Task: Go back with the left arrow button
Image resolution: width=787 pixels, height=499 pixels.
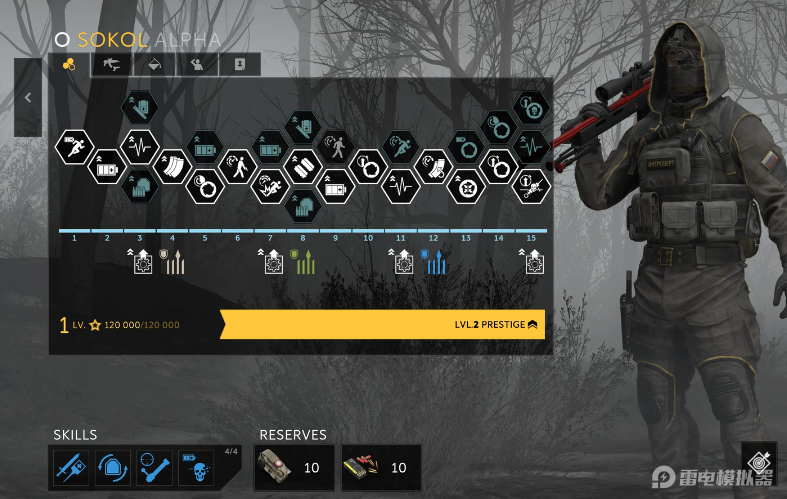Action: click(28, 97)
